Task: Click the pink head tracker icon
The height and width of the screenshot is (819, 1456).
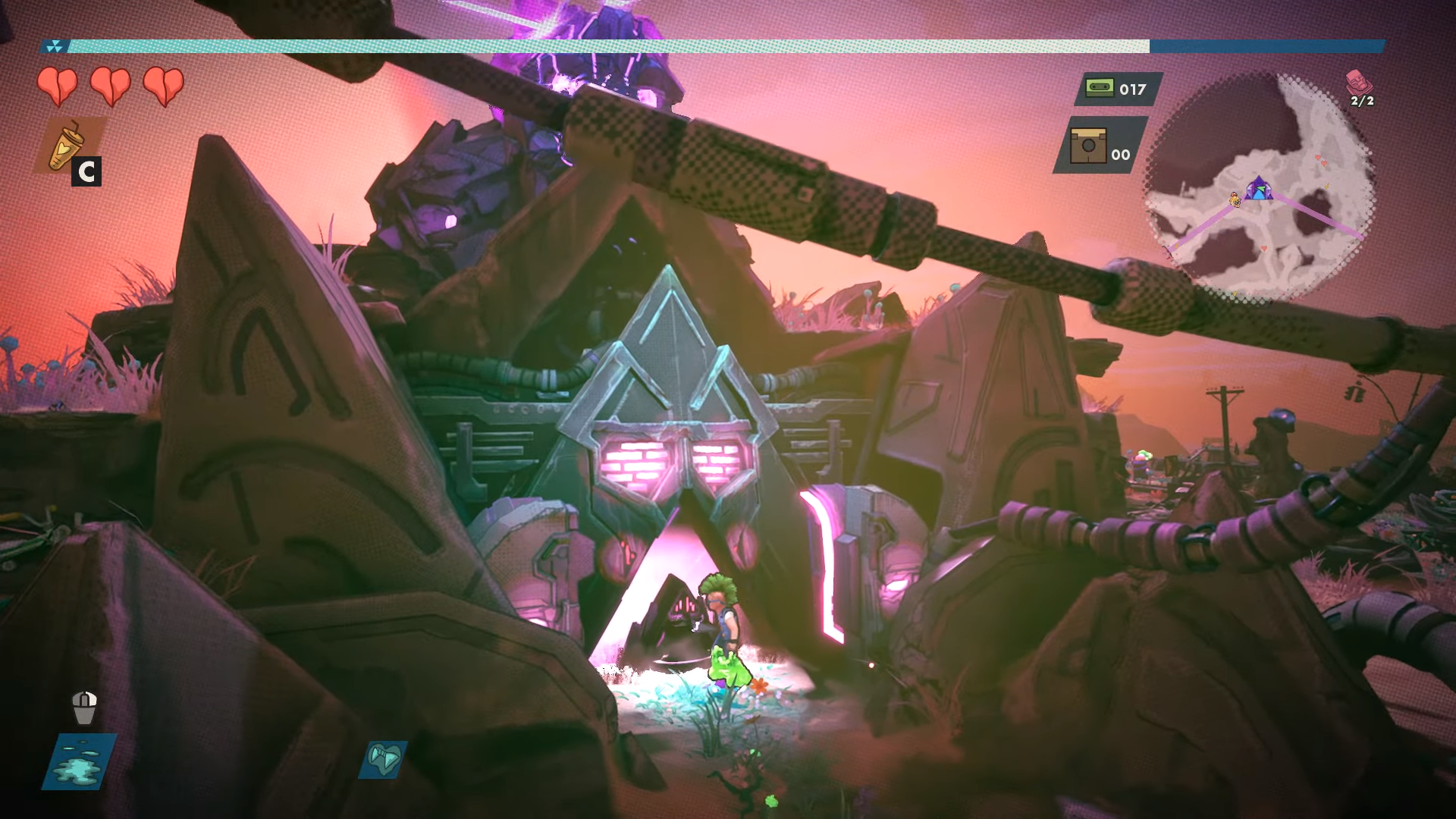Action: 1357,82
